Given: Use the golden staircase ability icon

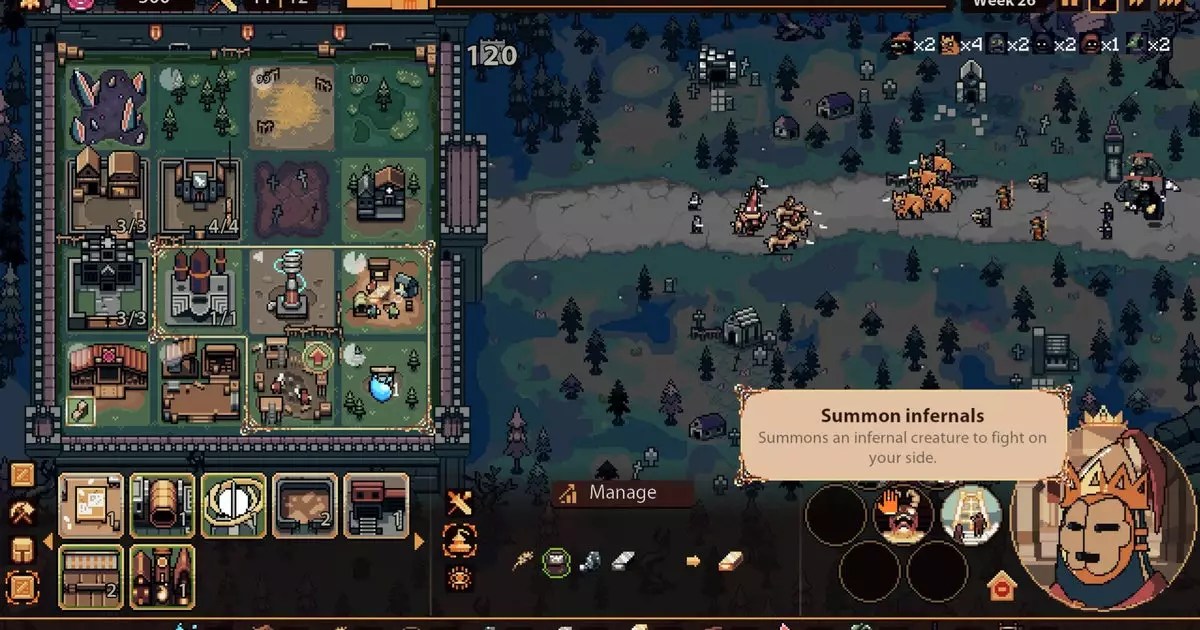Looking at the screenshot, I should pyautogui.click(x=971, y=514).
